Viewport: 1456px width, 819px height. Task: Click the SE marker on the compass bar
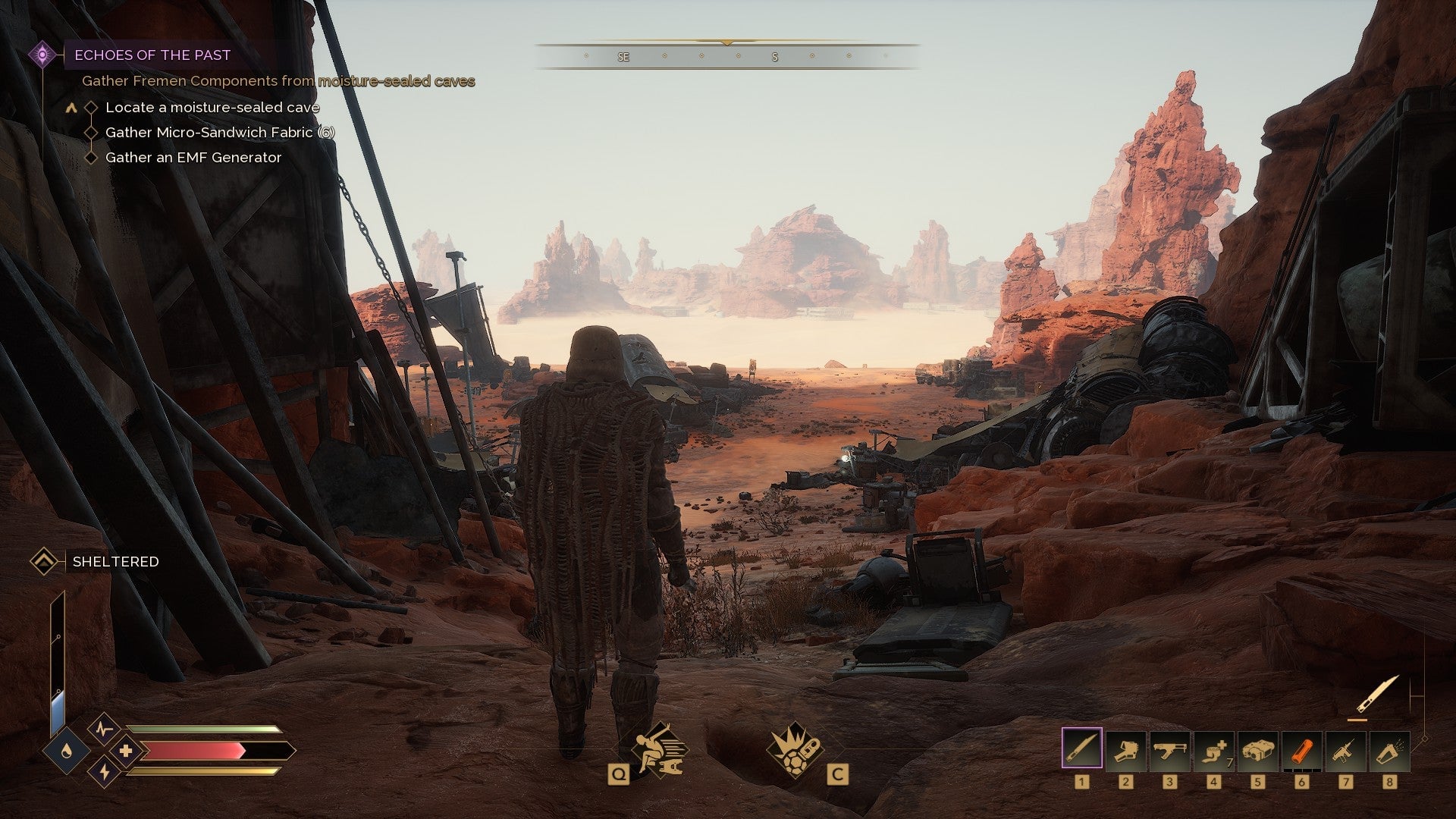click(x=625, y=55)
